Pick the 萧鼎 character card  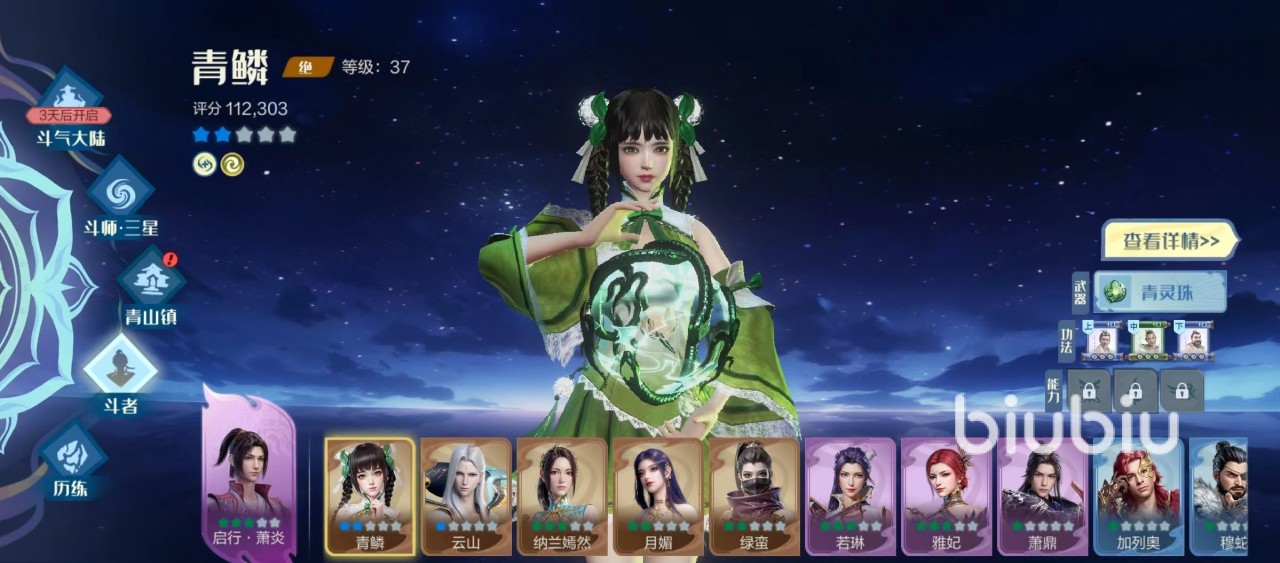1042,495
